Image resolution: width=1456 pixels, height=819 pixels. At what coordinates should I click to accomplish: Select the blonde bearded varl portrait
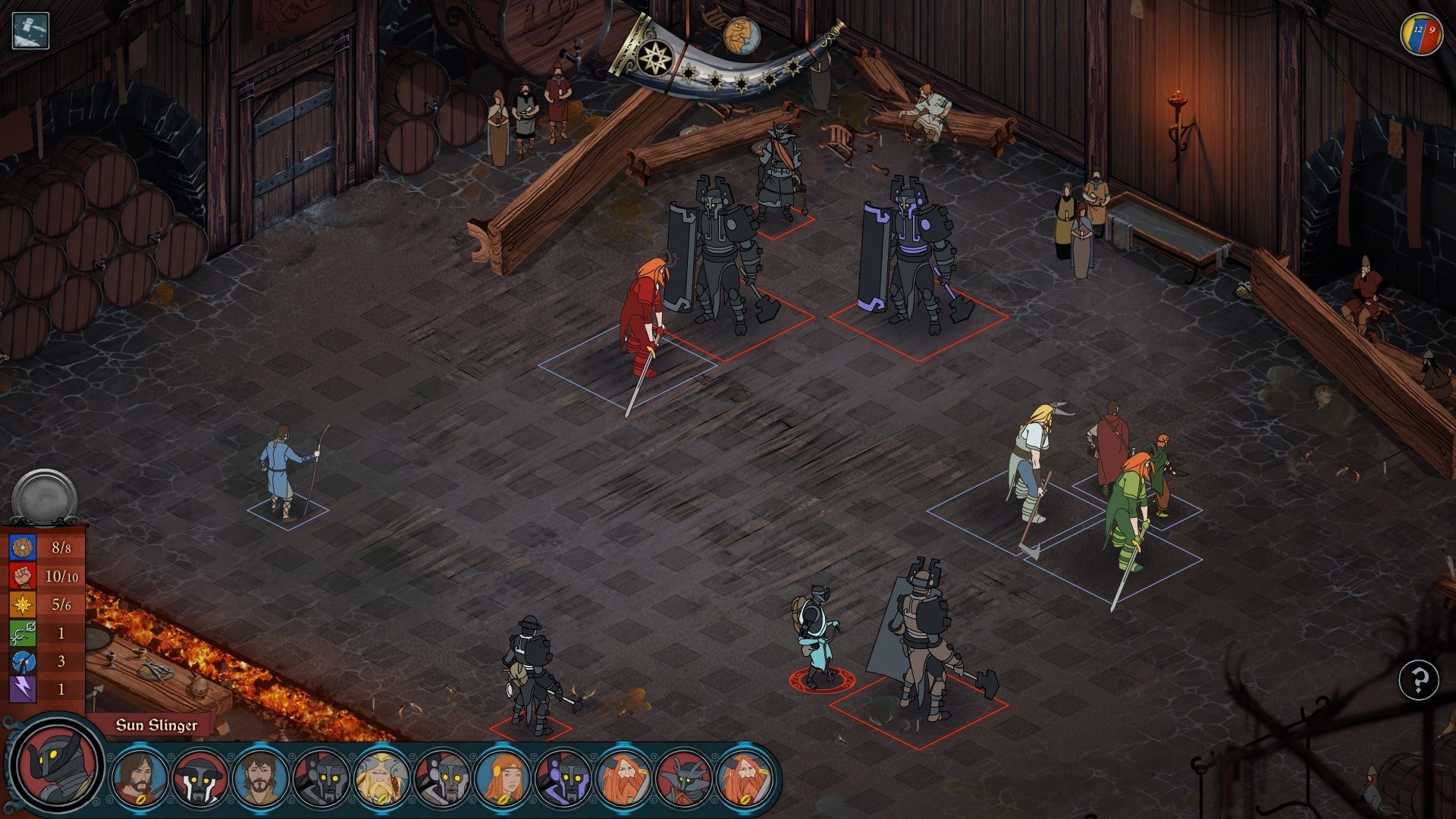[x=381, y=777]
